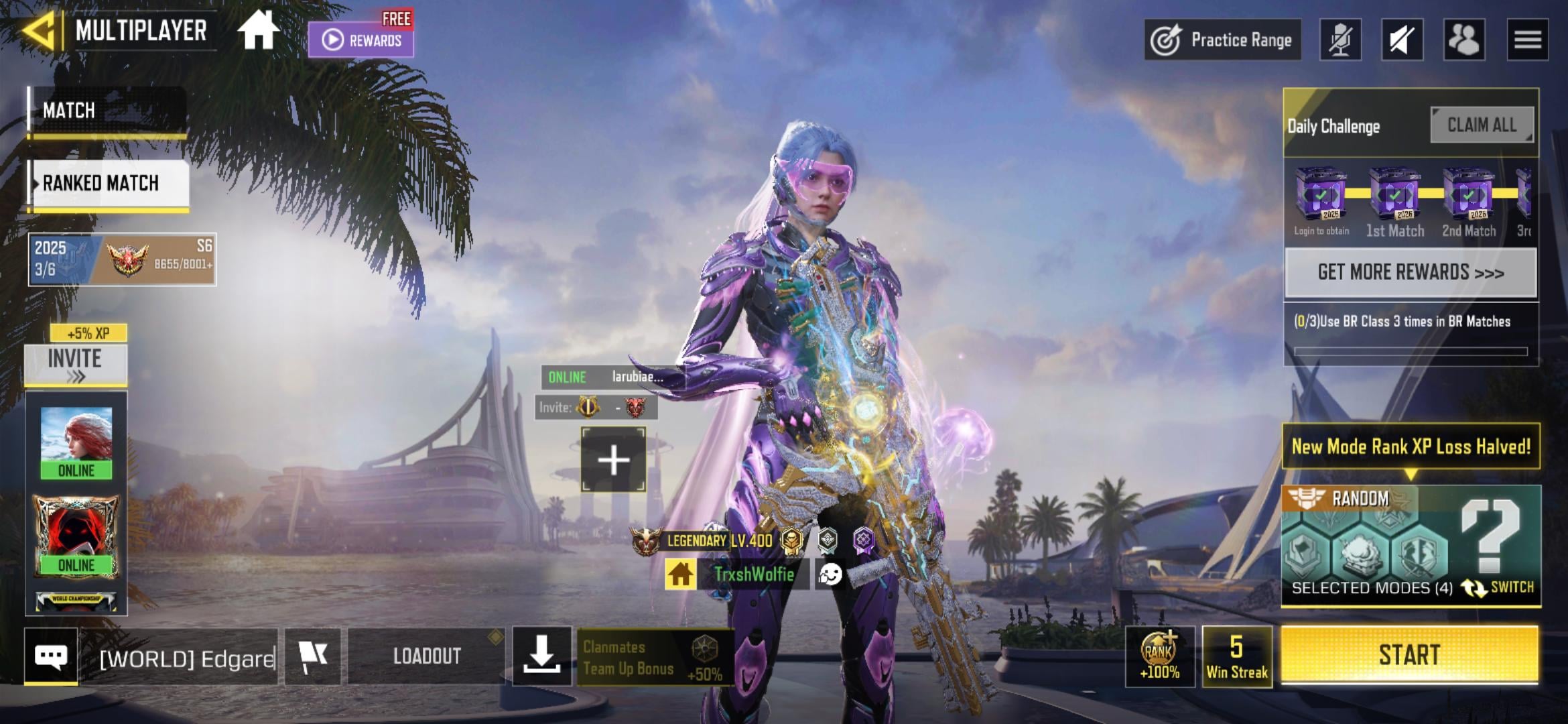
Task: Start the ranked match
Action: (x=1409, y=655)
